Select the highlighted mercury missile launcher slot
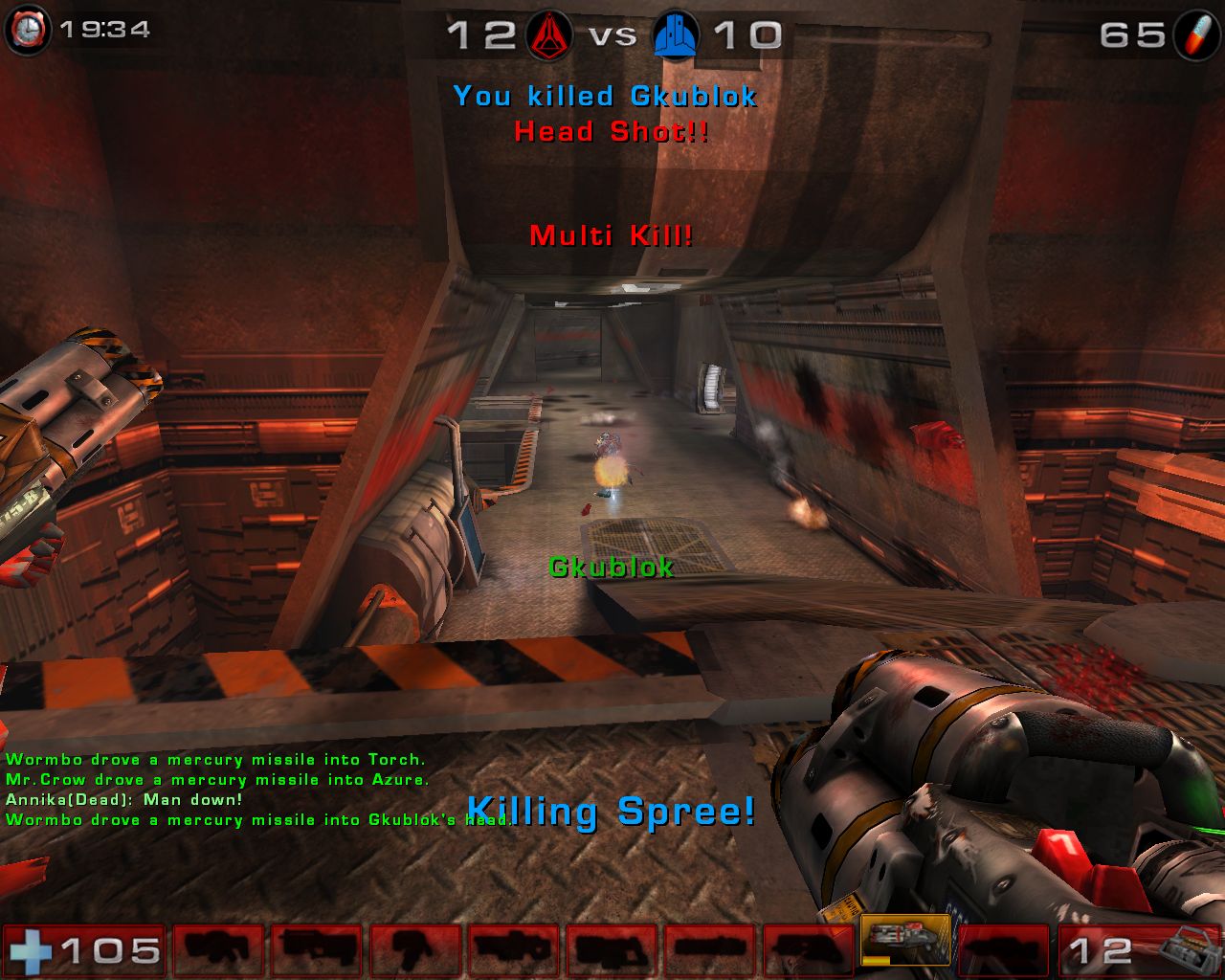1225x980 pixels. click(x=905, y=942)
